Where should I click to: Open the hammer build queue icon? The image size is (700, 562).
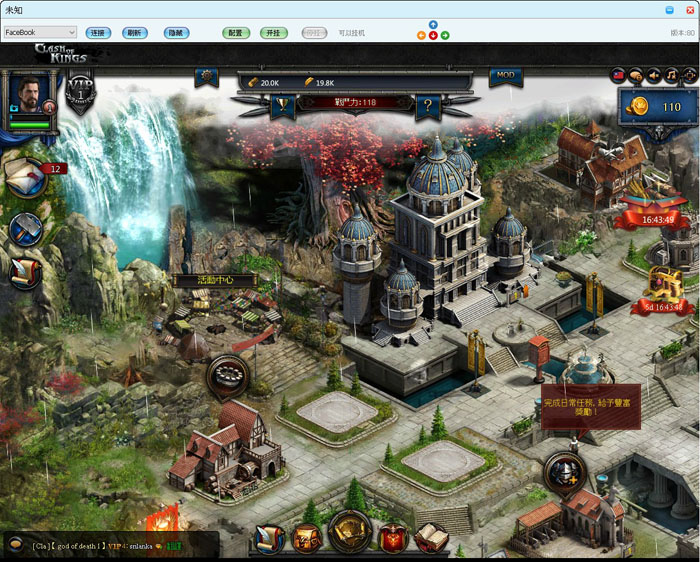pos(25,230)
